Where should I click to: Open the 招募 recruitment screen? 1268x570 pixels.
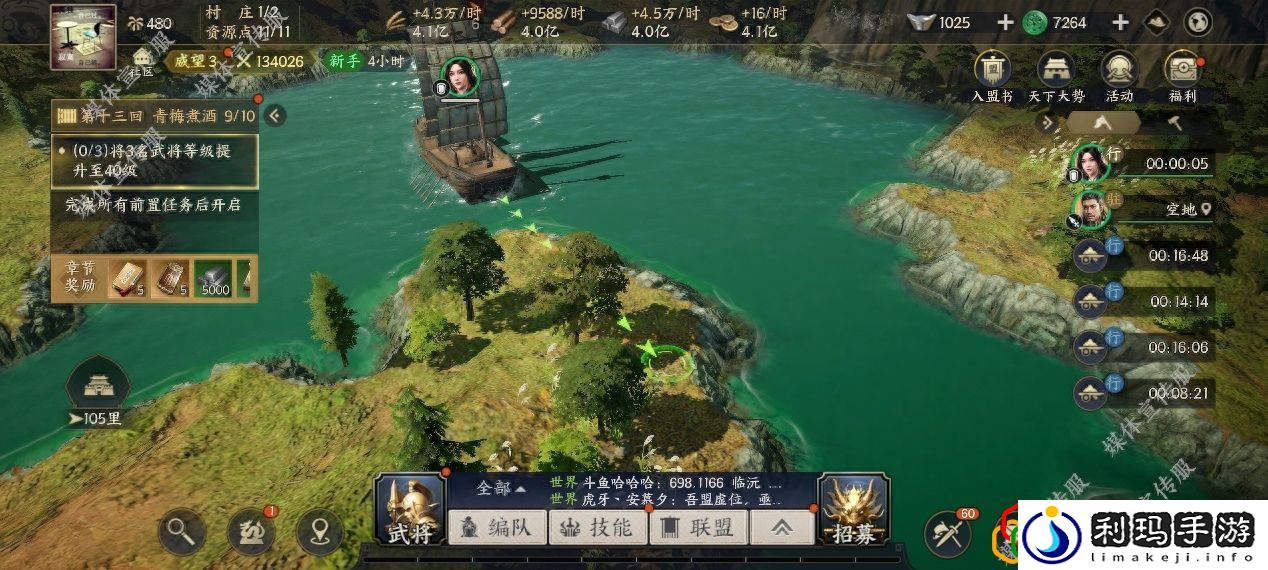[x=853, y=510]
